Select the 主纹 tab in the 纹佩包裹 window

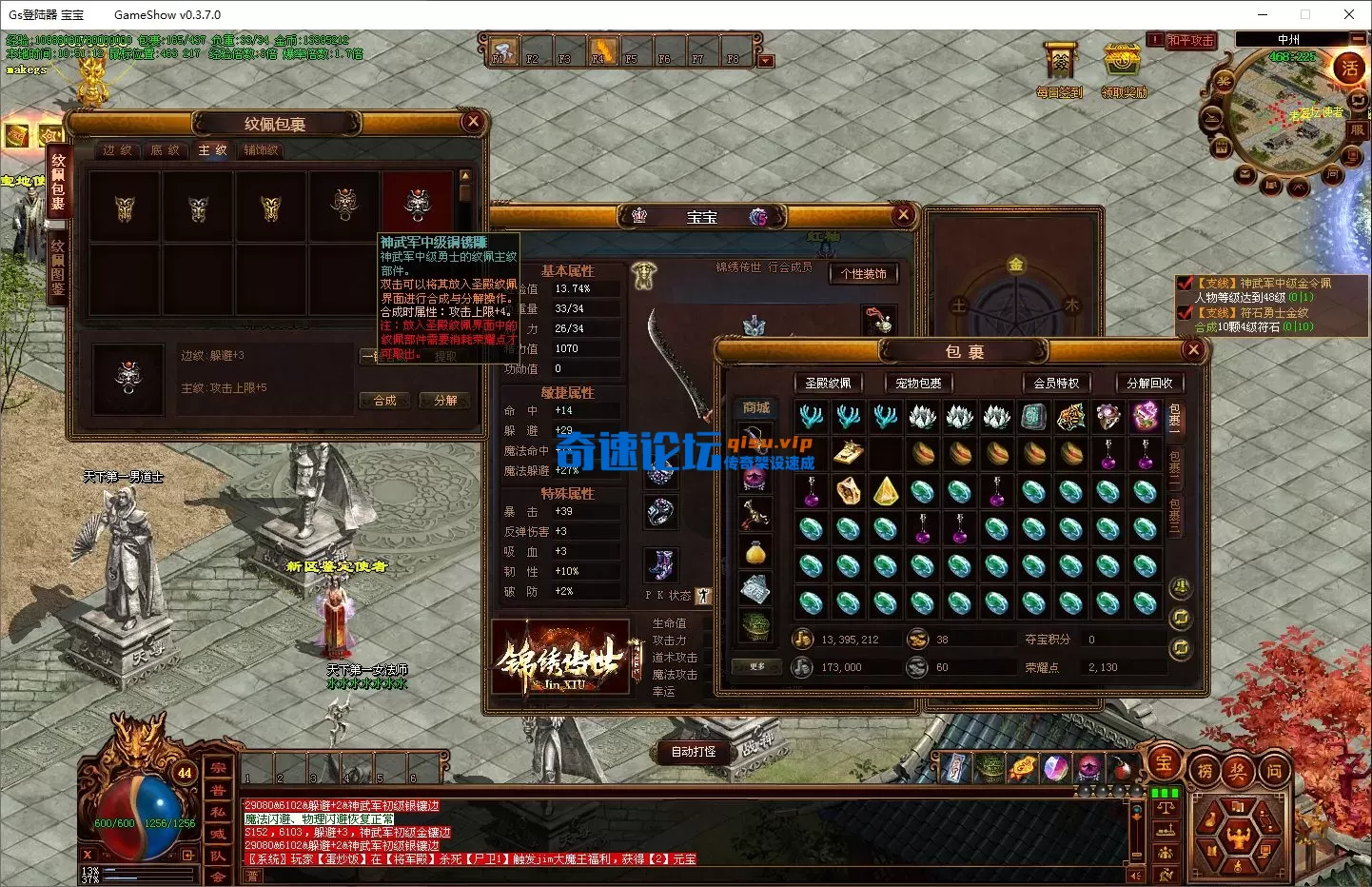213,150
